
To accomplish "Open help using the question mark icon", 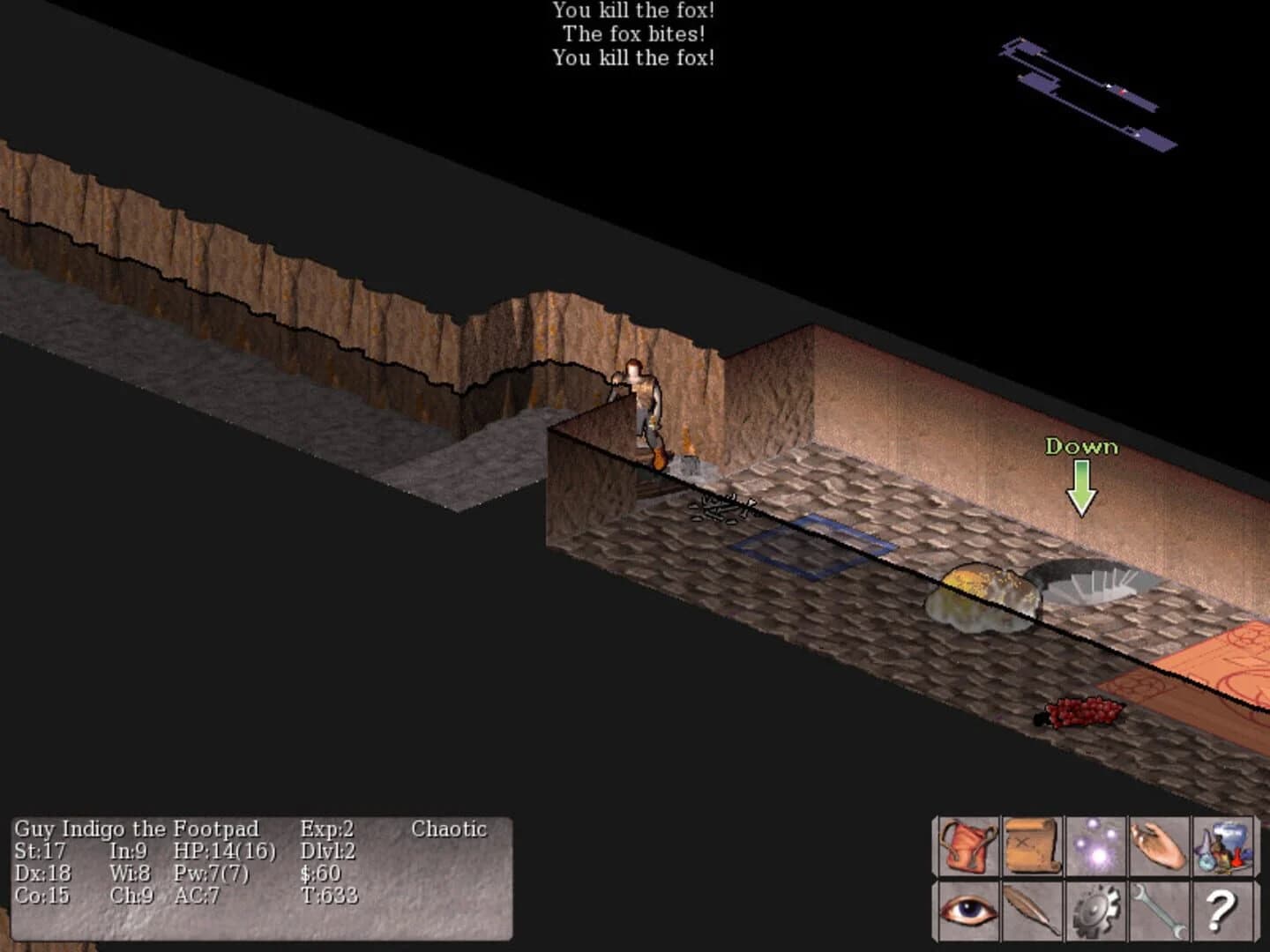I will pyautogui.click(x=1219, y=910).
